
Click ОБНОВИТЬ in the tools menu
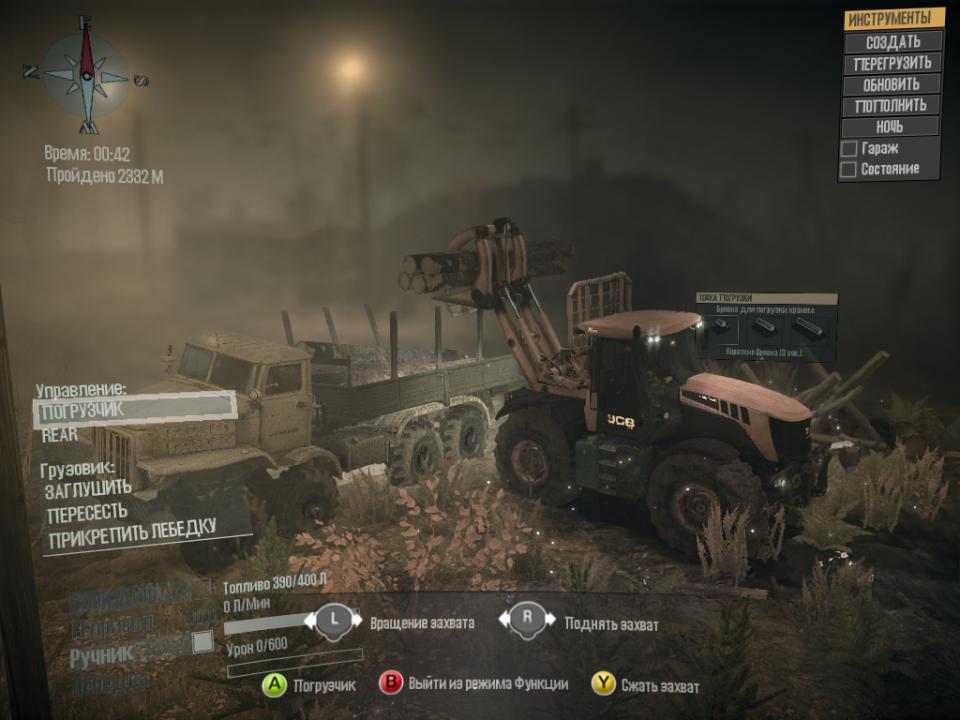(891, 85)
